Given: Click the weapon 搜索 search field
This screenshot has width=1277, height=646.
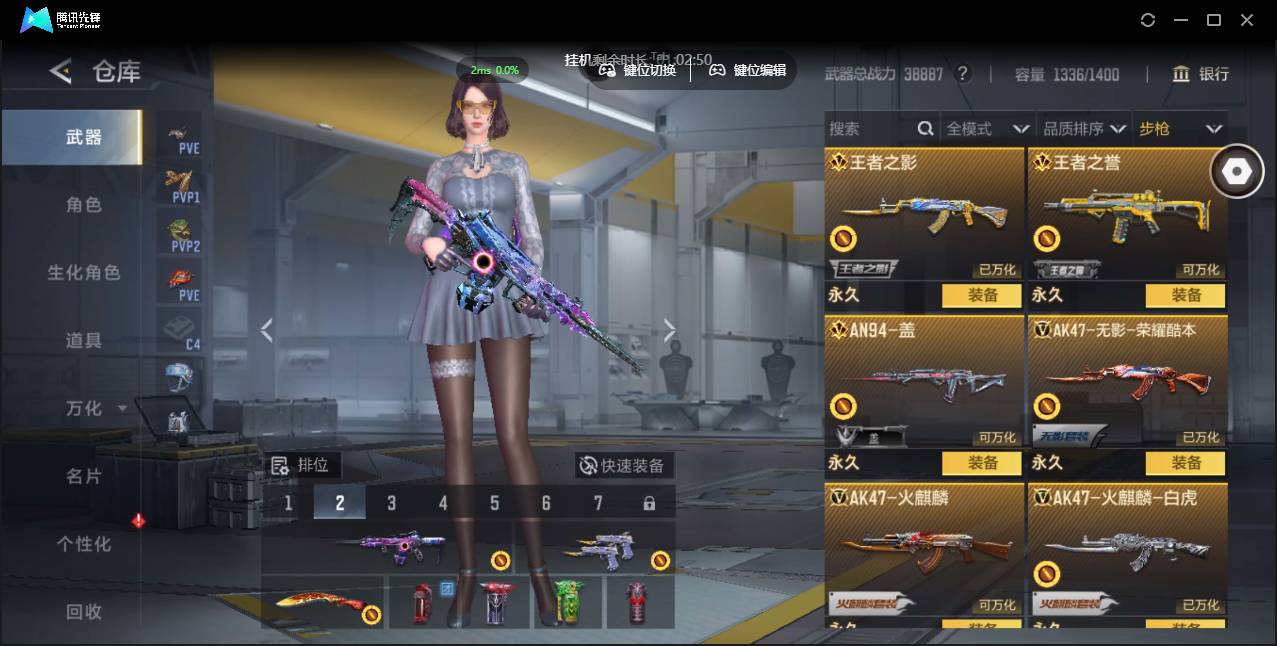Looking at the screenshot, I should [870, 129].
